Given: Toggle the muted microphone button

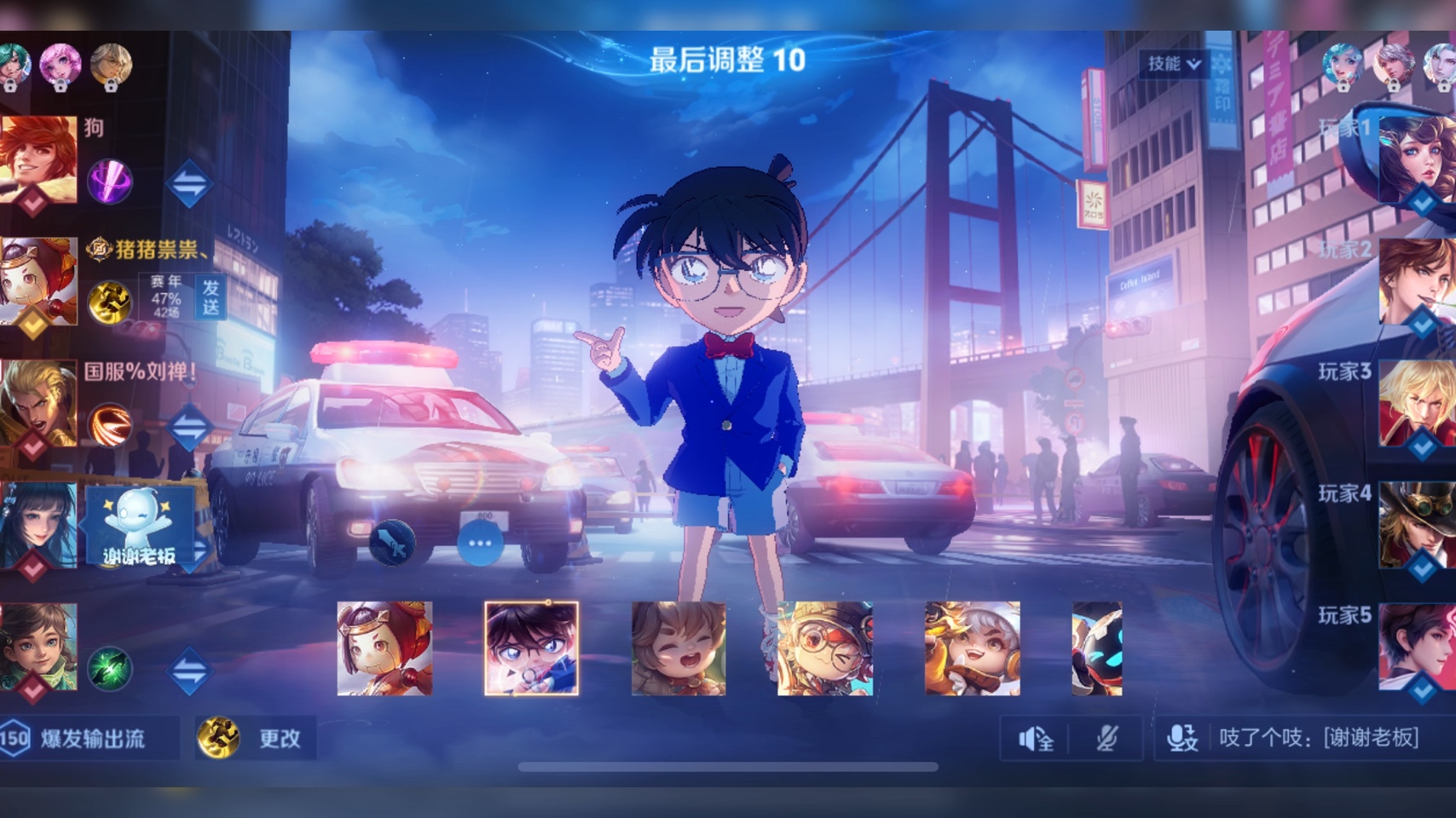Looking at the screenshot, I should 1106,739.
